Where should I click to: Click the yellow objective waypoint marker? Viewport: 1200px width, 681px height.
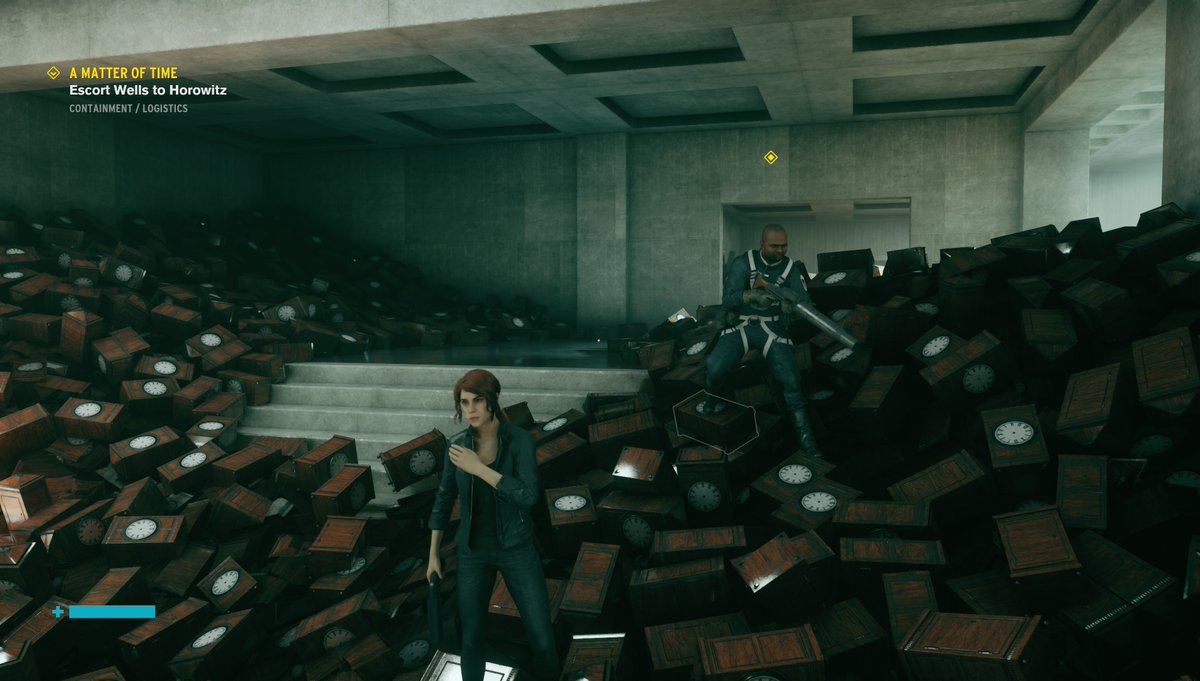[770, 157]
